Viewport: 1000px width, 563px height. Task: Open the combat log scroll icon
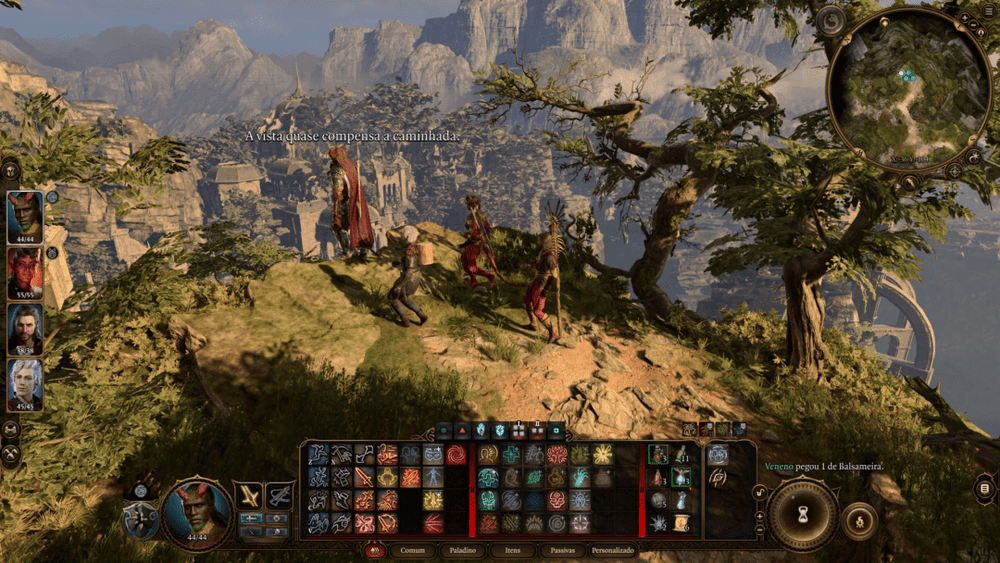[x=985, y=488]
